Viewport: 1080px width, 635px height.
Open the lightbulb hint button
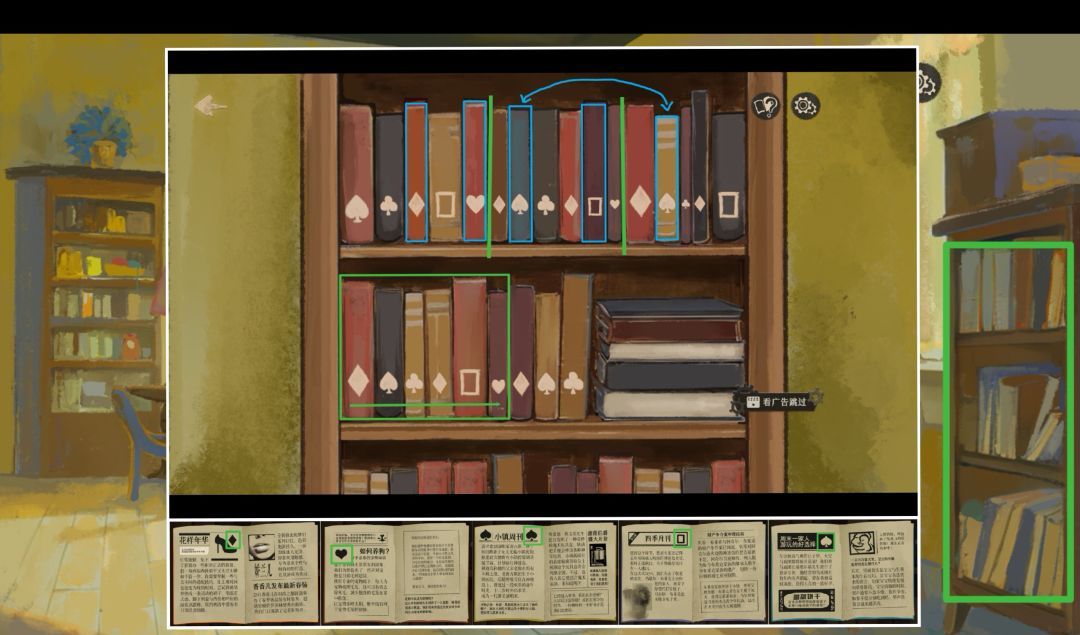tap(766, 106)
